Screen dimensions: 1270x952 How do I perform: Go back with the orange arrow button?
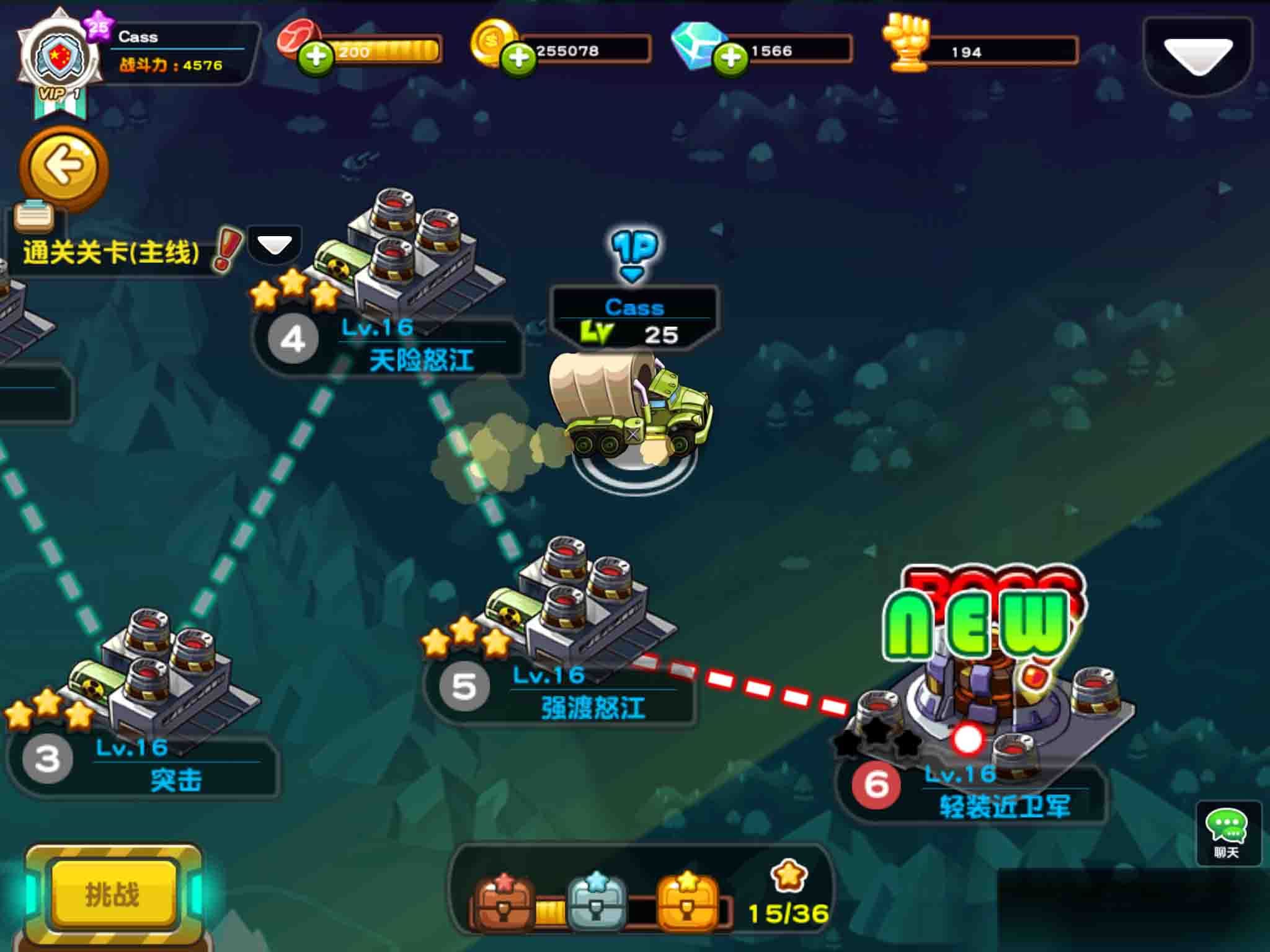pos(64,166)
